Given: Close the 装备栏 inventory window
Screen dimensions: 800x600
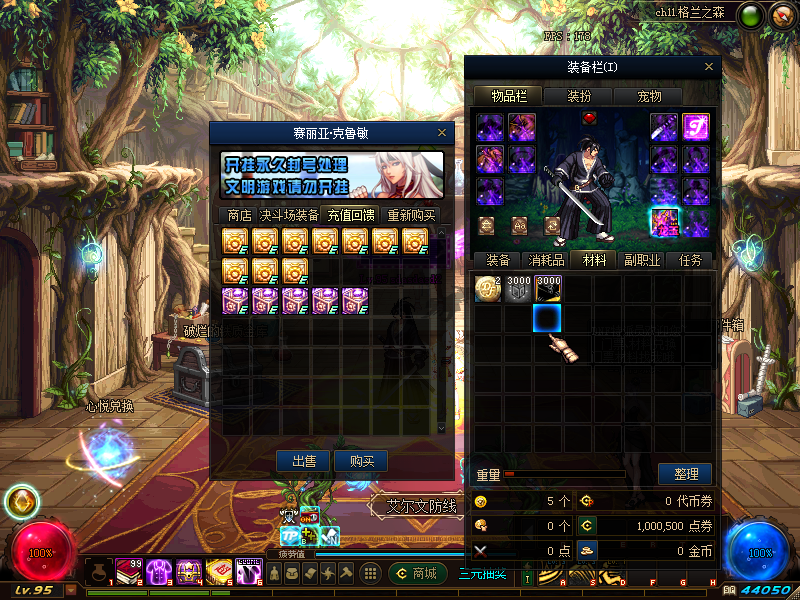Looking at the screenshot, I should coord(709,67).
